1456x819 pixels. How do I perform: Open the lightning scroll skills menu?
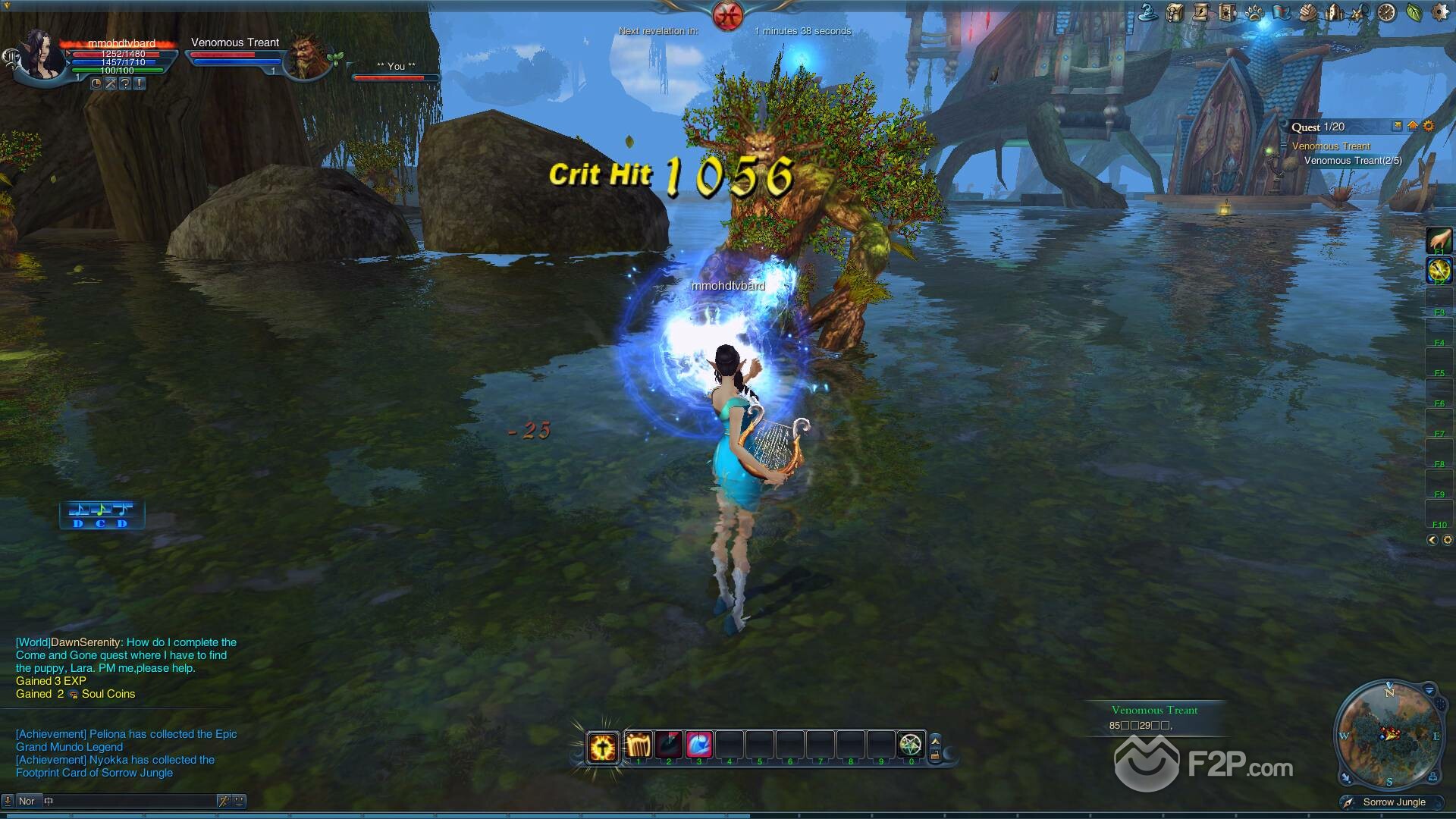1201,12
